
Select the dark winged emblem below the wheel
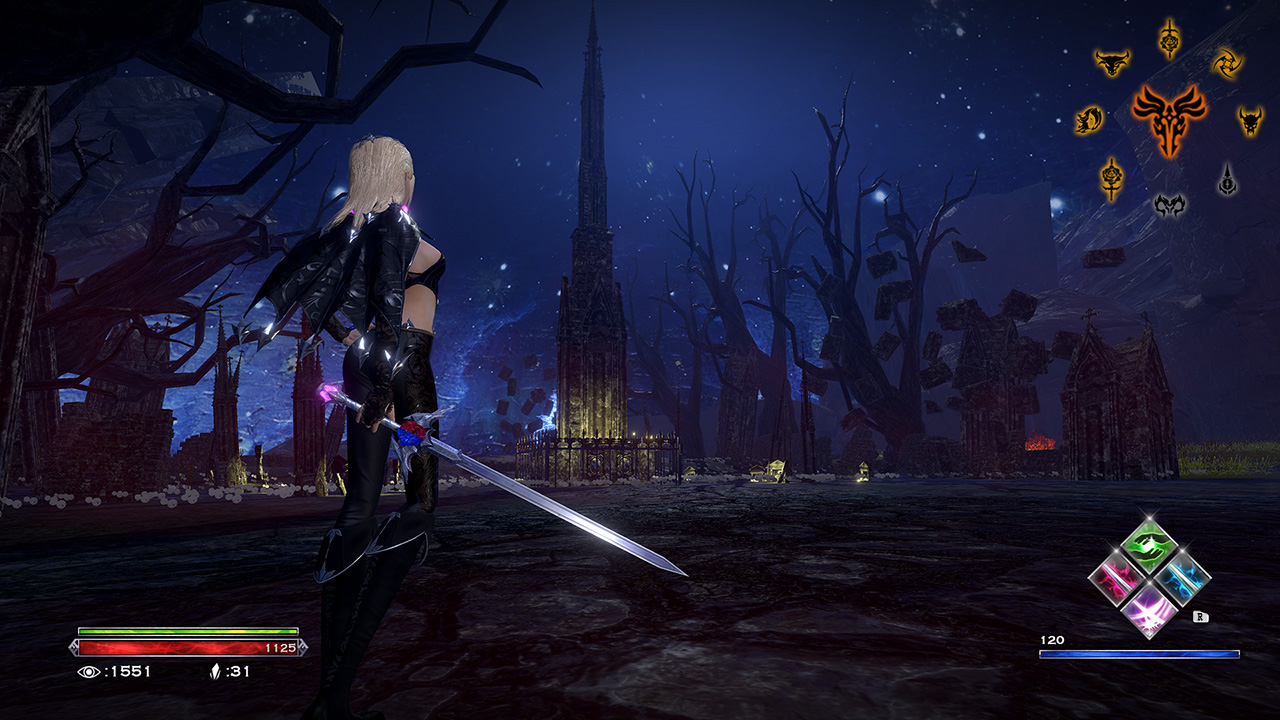pyautogui.click(x=1171, y=205)
